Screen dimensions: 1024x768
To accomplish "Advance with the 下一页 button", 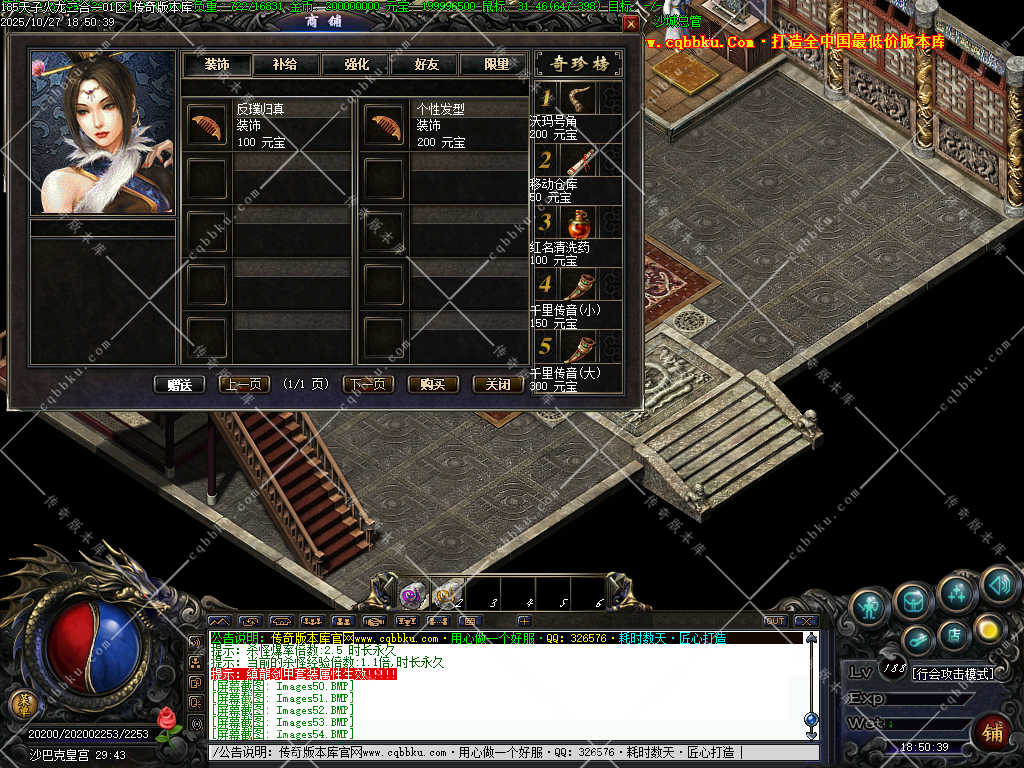I will coord(368,384).
